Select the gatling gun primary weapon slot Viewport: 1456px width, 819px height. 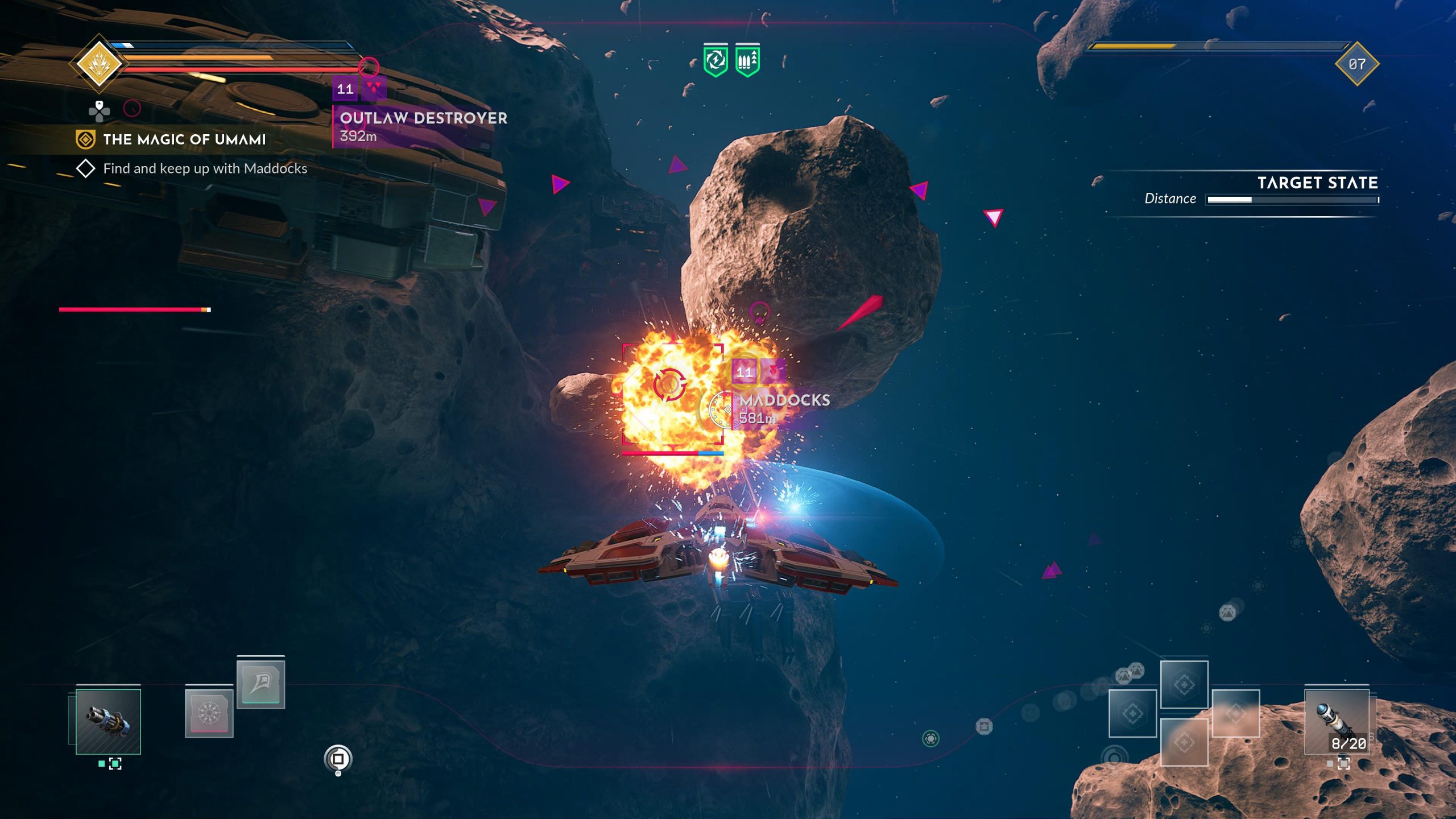tap(108, 721)
